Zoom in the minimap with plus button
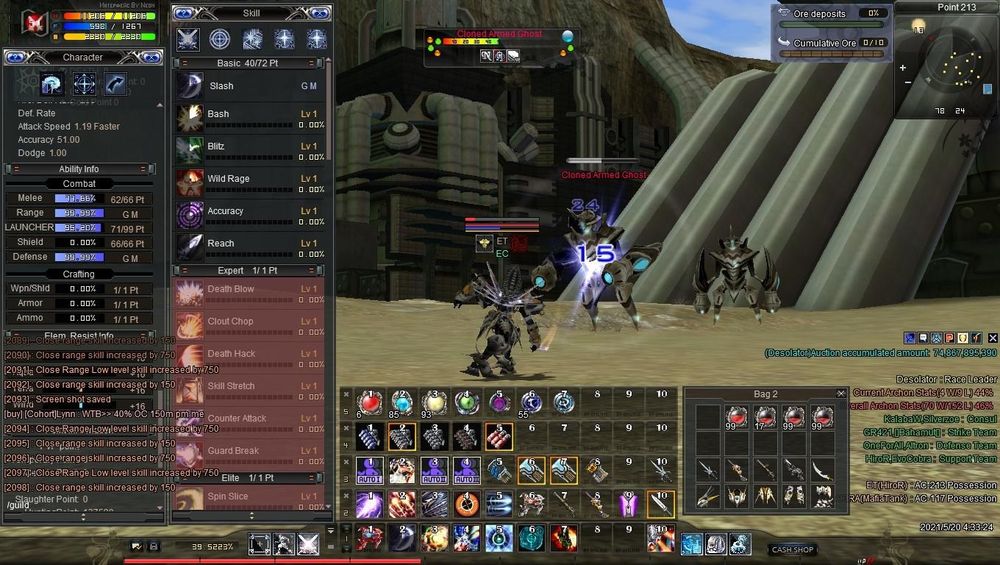 click(x=903, y=68)
